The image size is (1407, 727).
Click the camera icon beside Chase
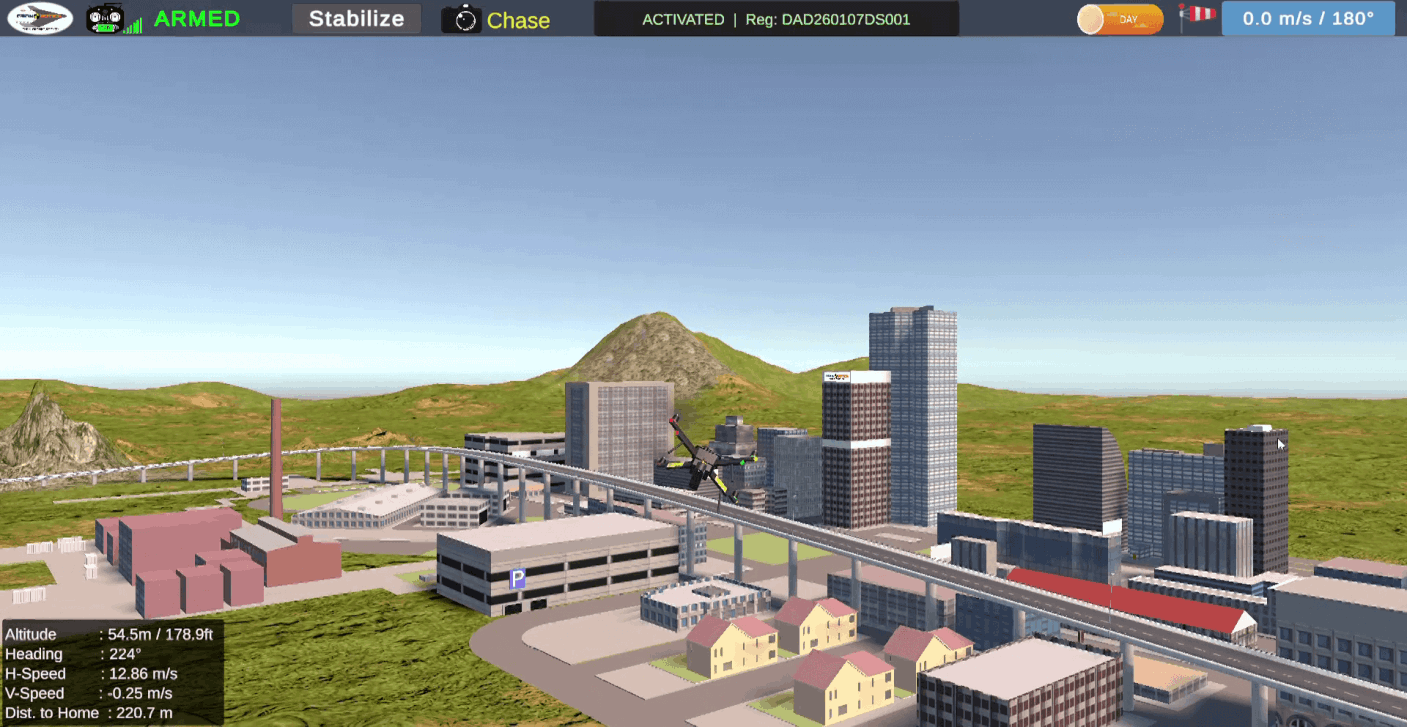[x=462, y=19]
